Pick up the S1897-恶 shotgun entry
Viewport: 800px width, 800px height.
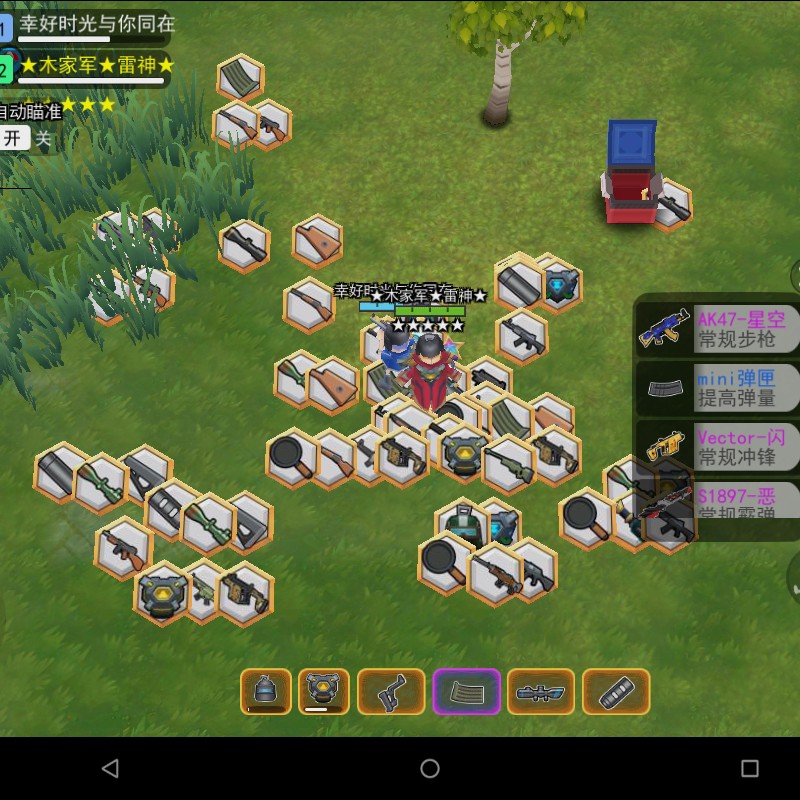pos(718,503)
